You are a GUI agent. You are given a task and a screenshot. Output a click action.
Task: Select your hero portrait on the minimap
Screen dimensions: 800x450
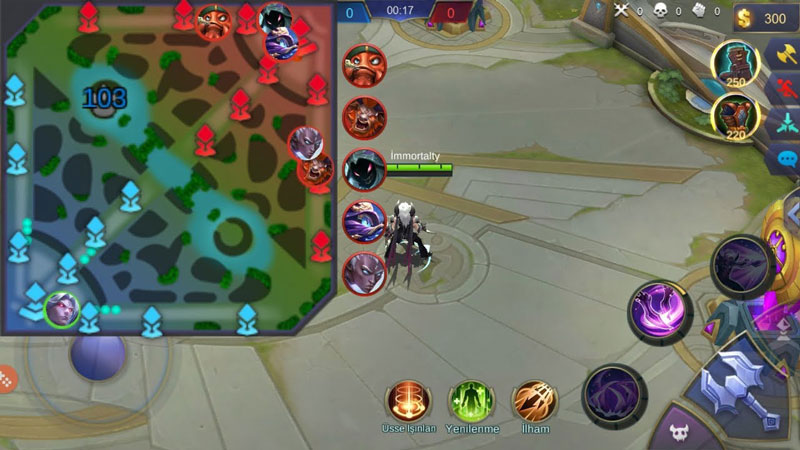point(60,307)
